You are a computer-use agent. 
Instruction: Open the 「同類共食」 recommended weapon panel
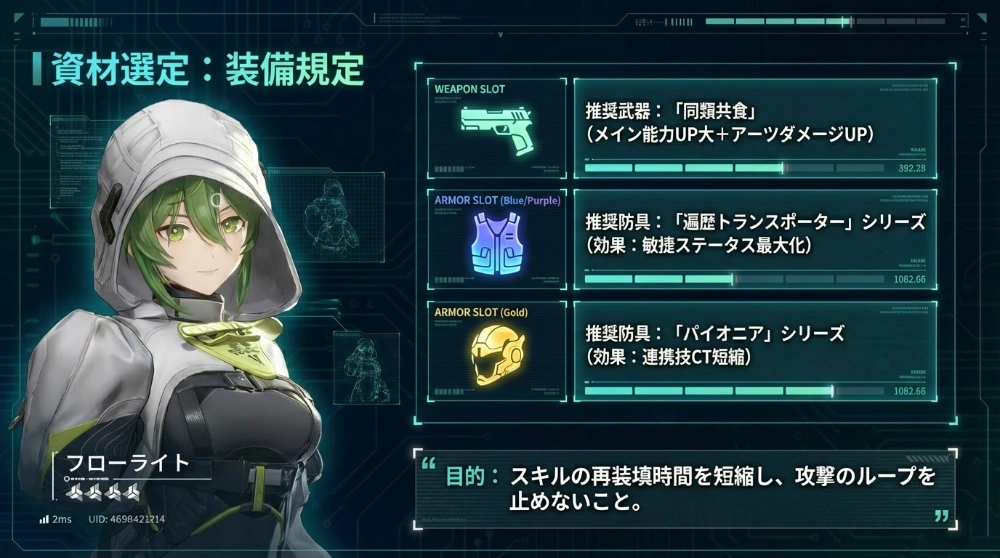coord(755,128)
